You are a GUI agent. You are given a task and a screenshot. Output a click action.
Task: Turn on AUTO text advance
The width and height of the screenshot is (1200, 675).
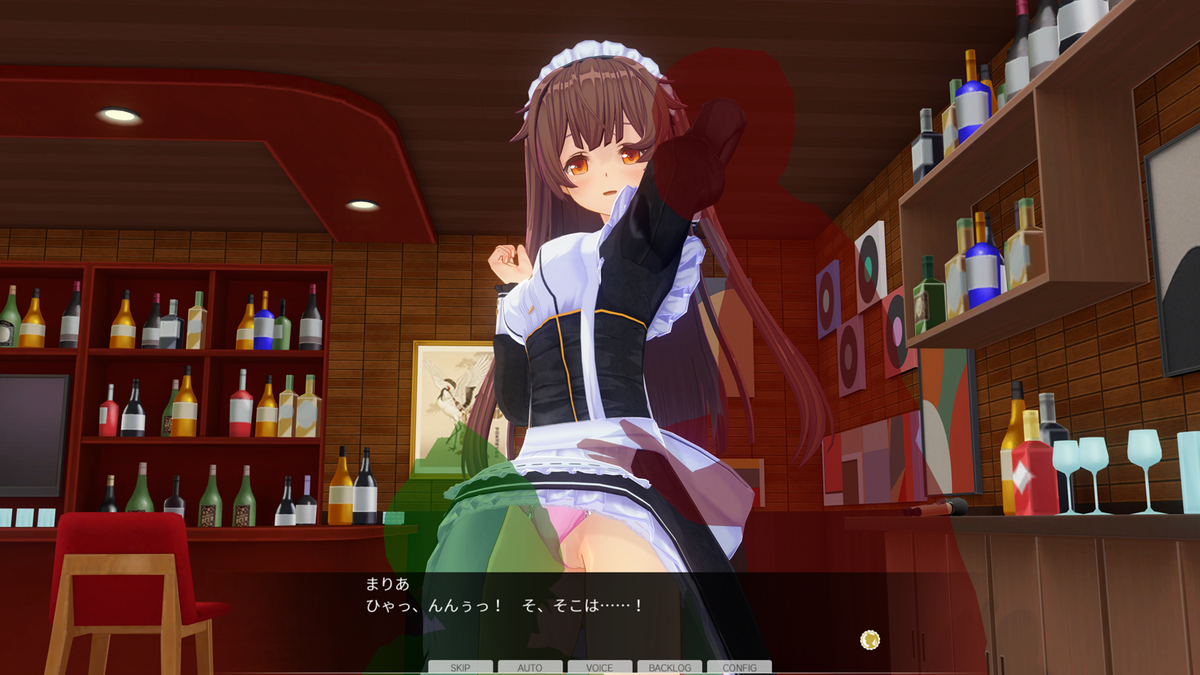pyautogui.click(x=530, y=667)
